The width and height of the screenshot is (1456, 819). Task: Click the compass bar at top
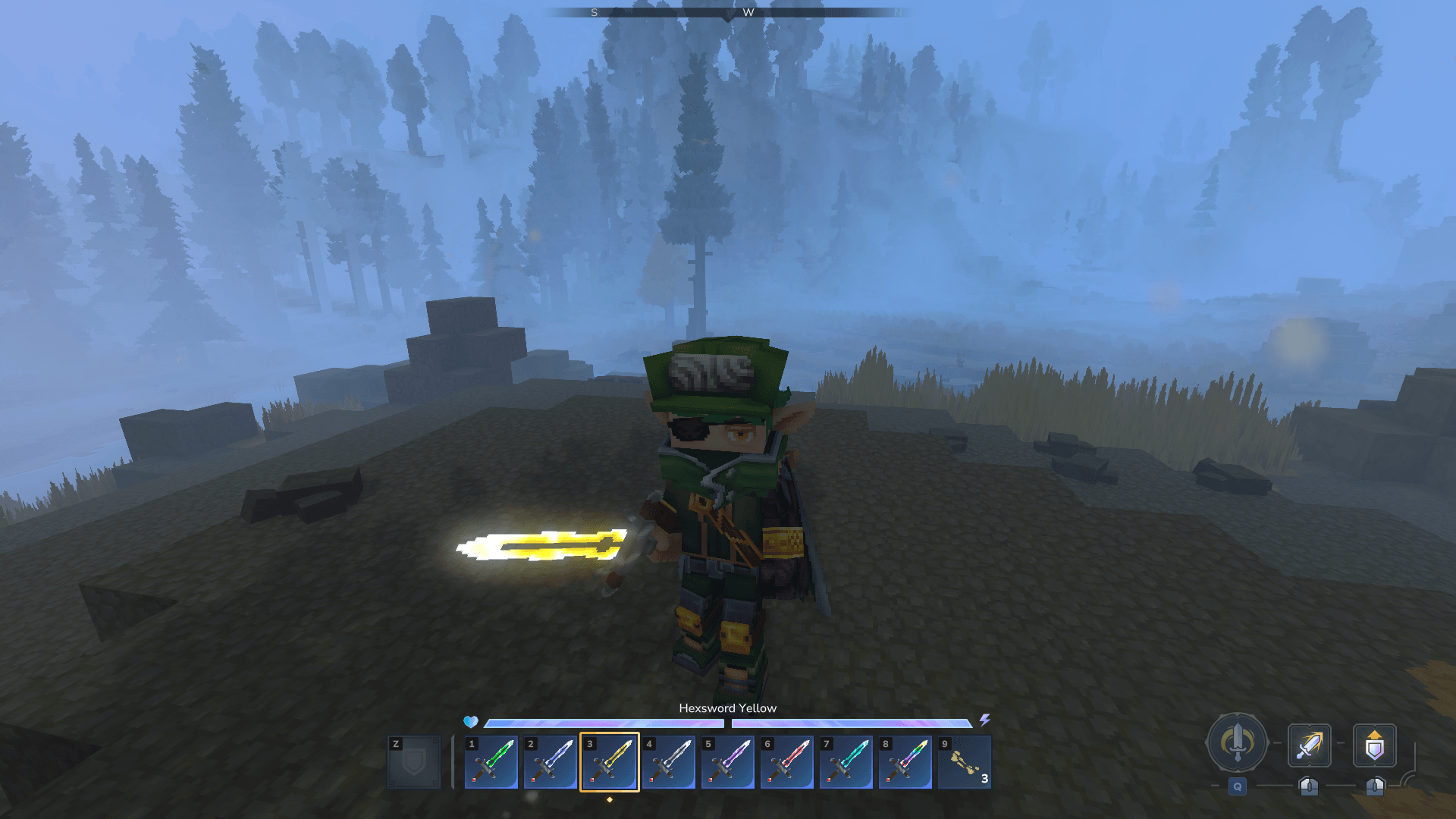click(x=728, y=12)
